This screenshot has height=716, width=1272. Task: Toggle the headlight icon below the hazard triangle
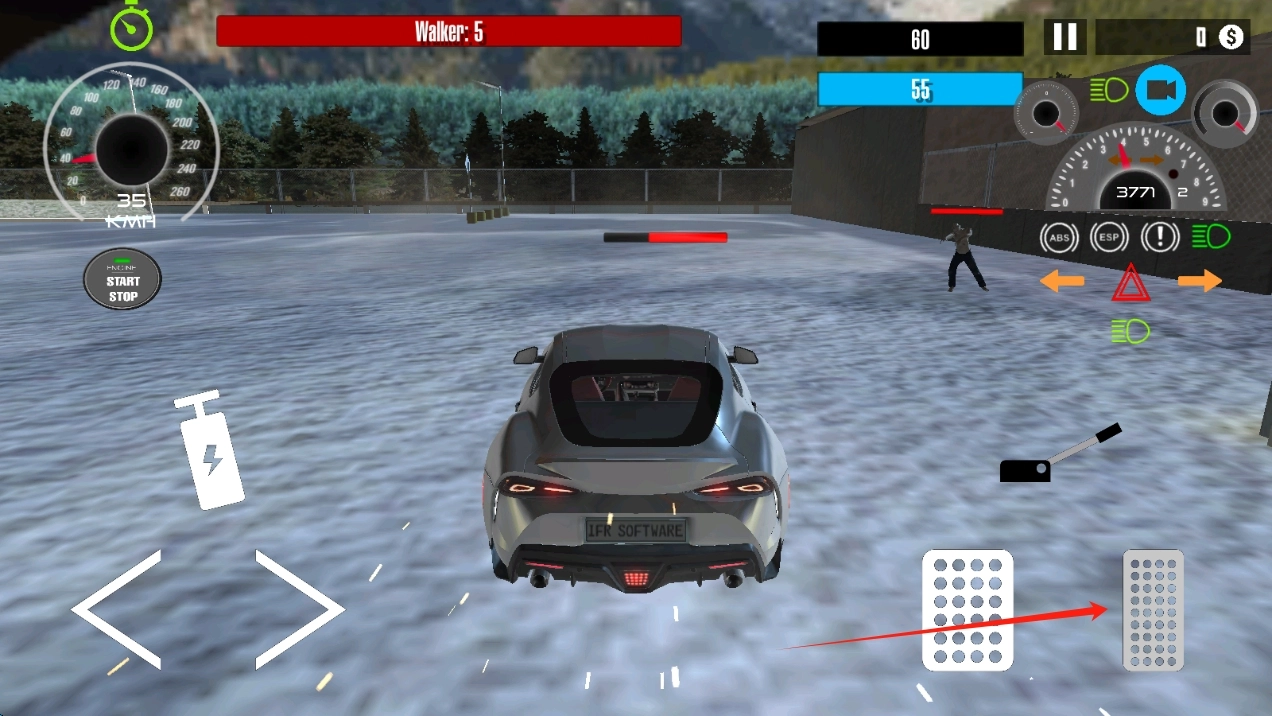[1130, 331]
